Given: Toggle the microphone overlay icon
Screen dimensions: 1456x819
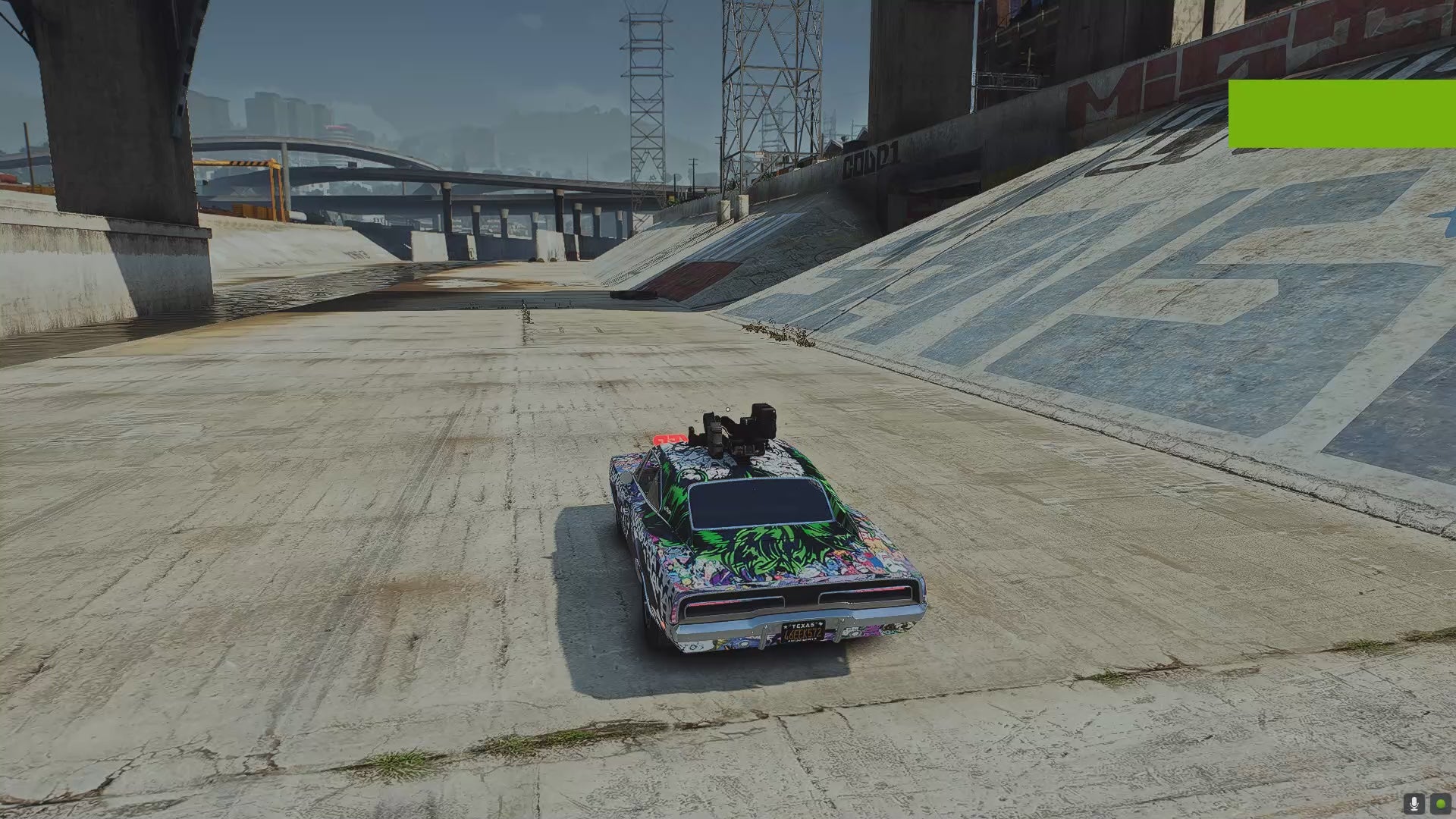Looking at the screenshot, I should 1414,803.
